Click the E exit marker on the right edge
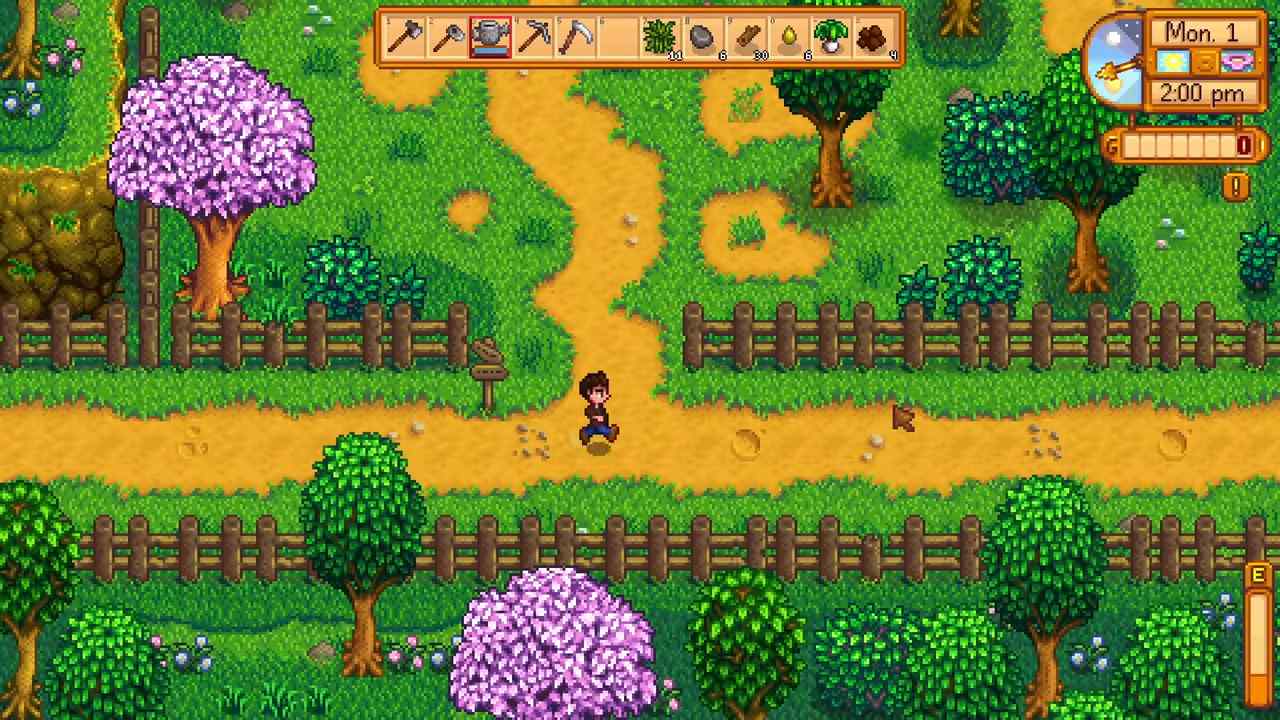Screen dimensions: 1280x720 (1258, 577)
